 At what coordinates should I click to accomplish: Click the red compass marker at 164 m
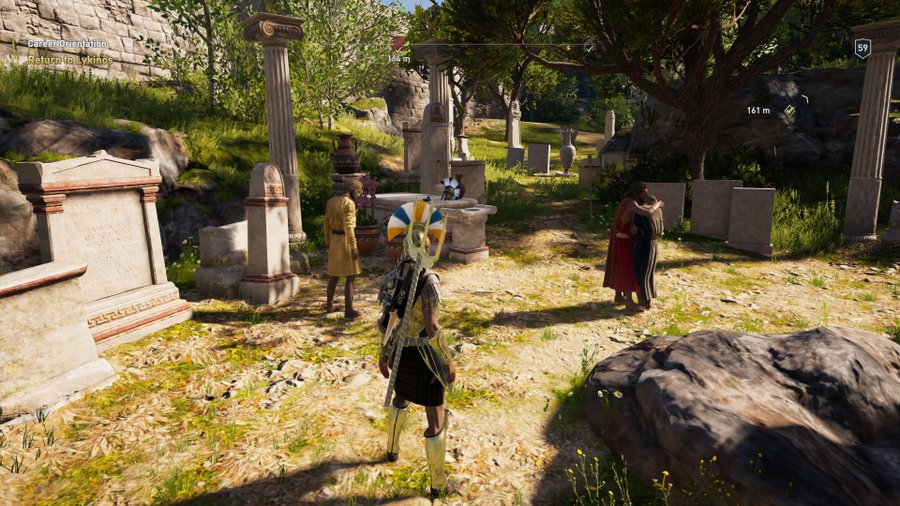(398, 43)
